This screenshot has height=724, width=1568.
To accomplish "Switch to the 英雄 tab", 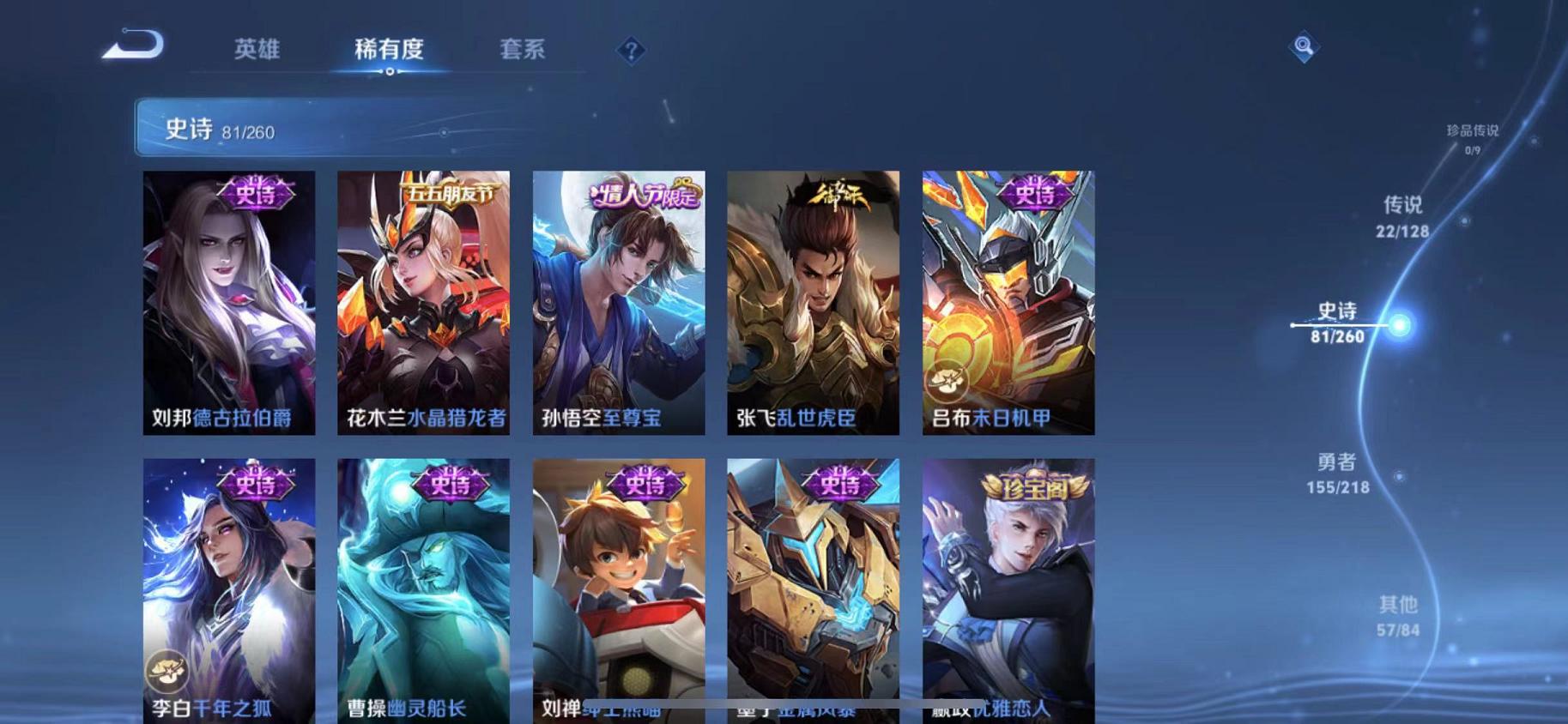I will tap(260, 50).
